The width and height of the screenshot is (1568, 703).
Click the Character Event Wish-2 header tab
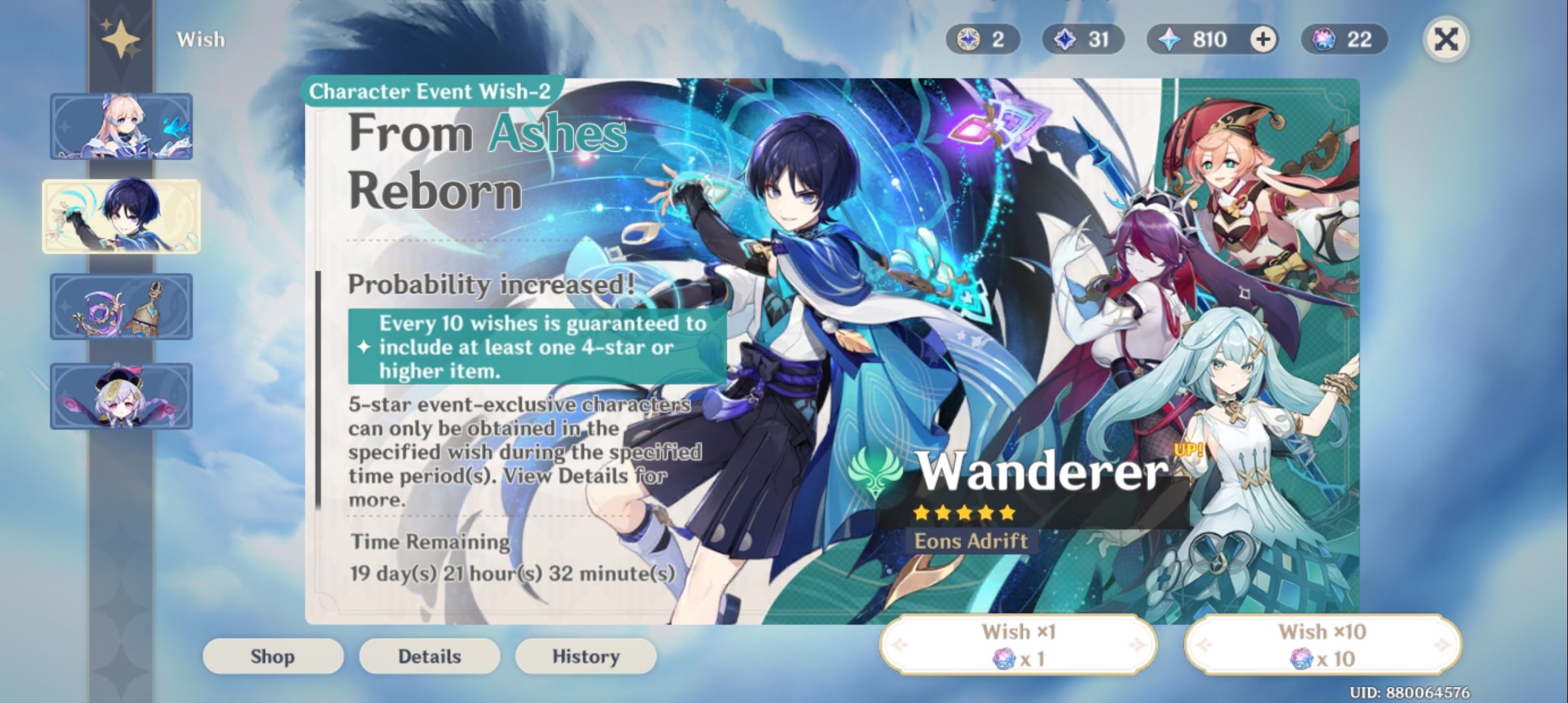[x=430, y=91]
